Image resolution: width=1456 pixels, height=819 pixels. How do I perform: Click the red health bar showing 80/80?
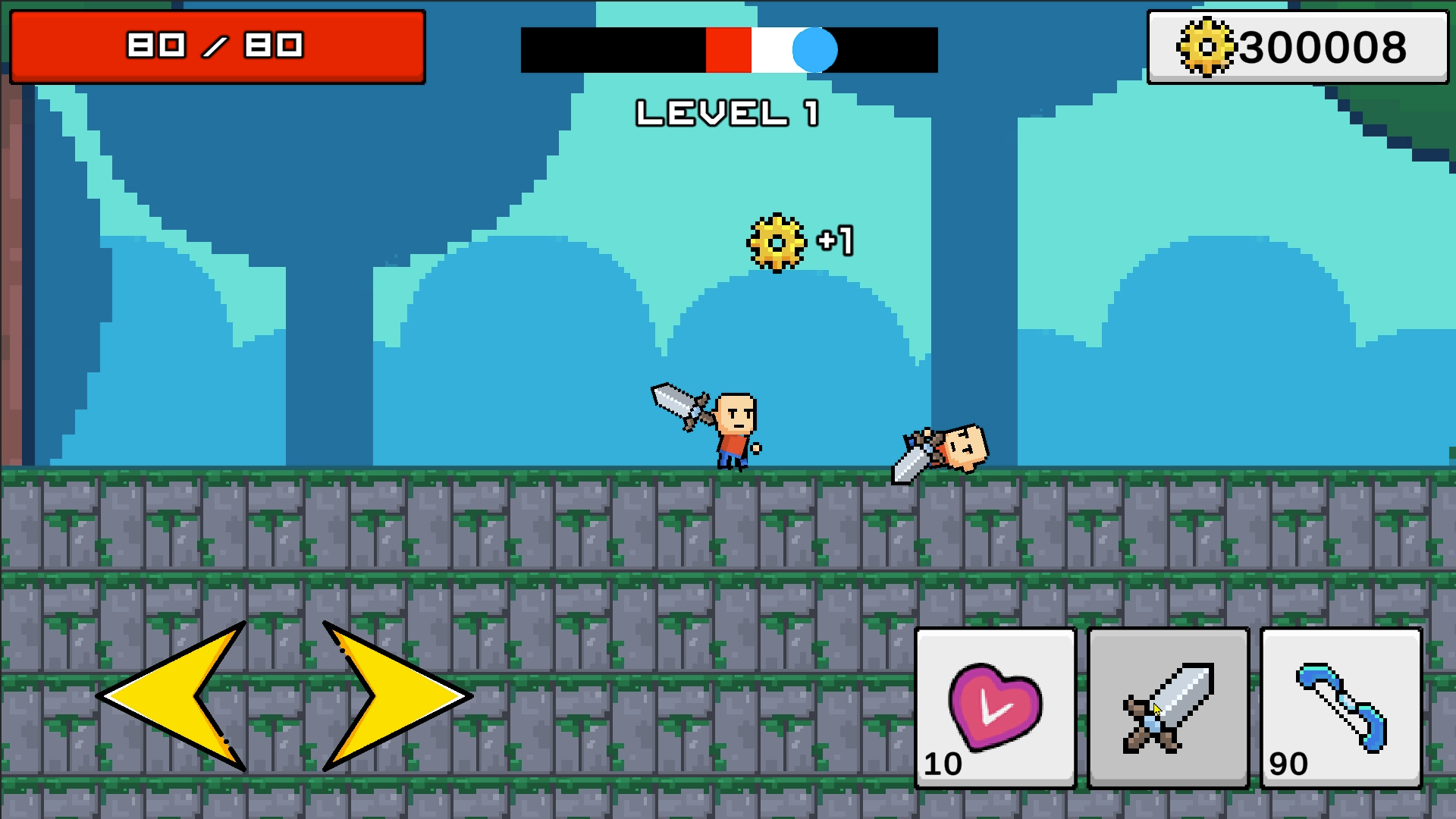tap(216, 45)
